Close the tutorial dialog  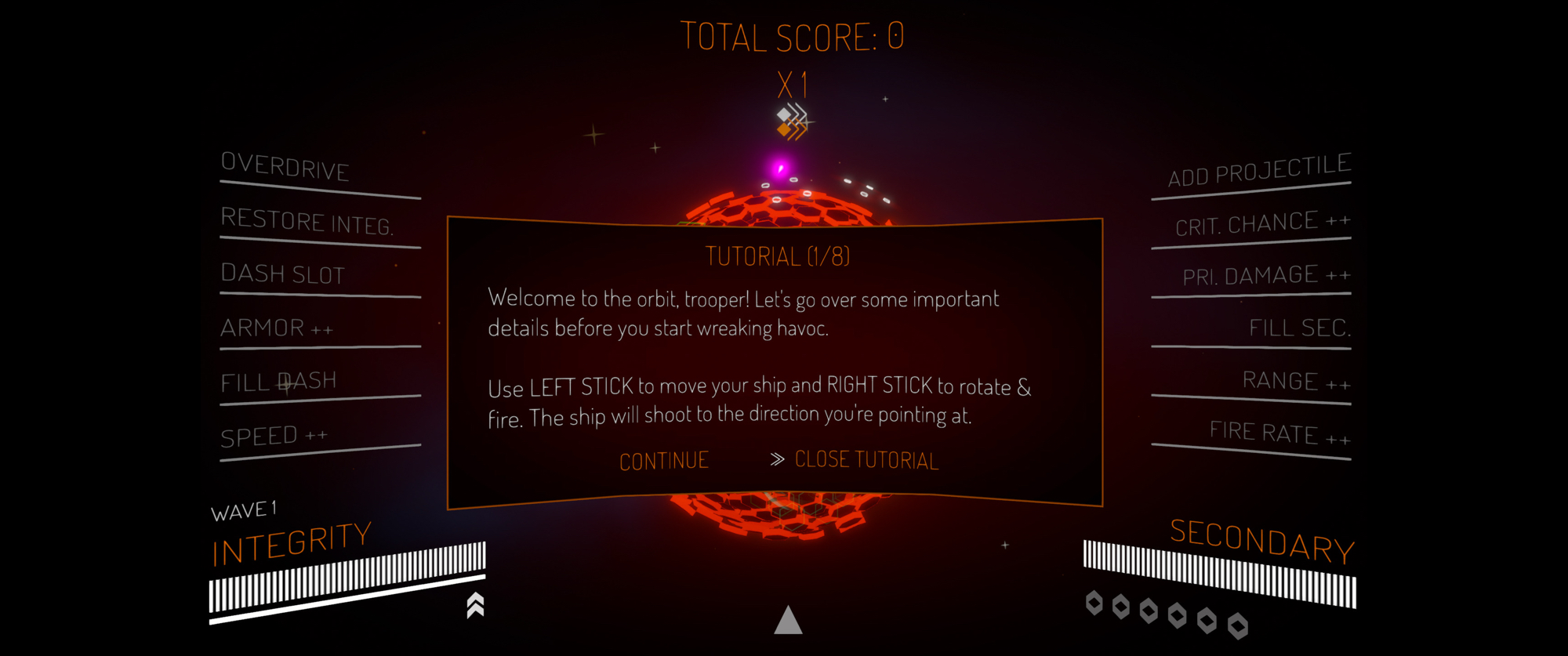(x=866, y=460)
